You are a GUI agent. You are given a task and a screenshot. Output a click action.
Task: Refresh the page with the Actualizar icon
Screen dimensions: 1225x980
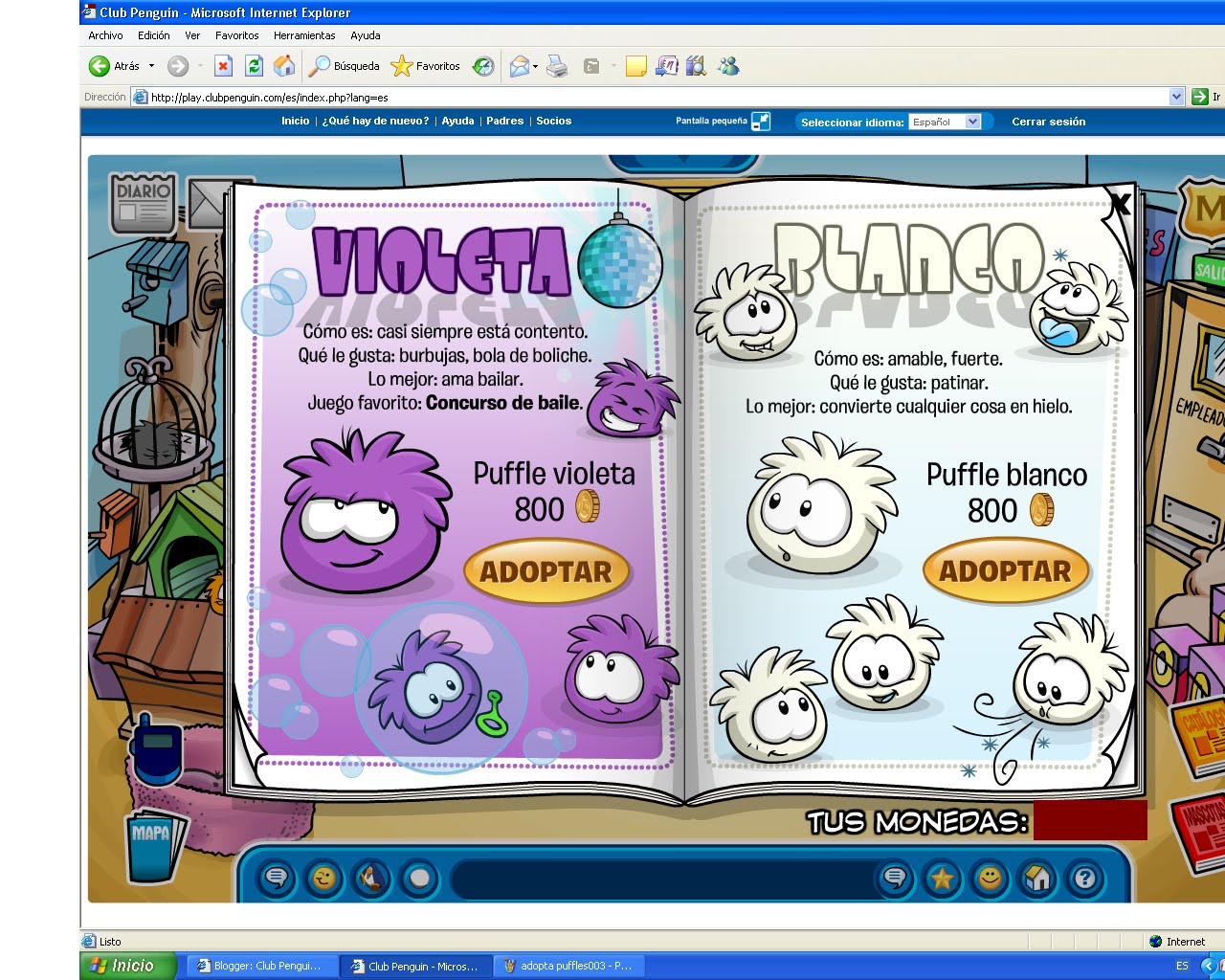254,66
